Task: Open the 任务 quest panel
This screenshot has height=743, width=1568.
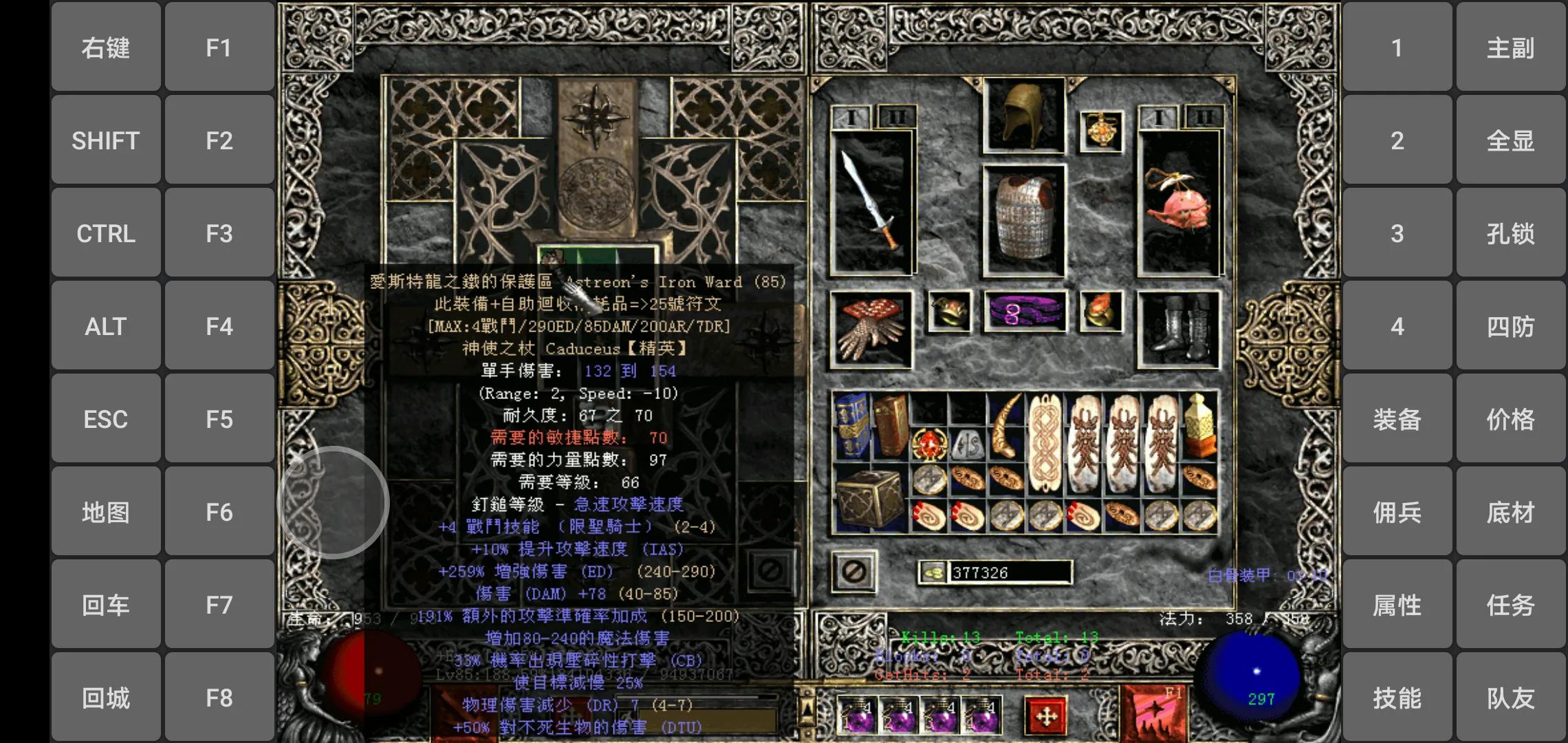Action: [1510, 605]
